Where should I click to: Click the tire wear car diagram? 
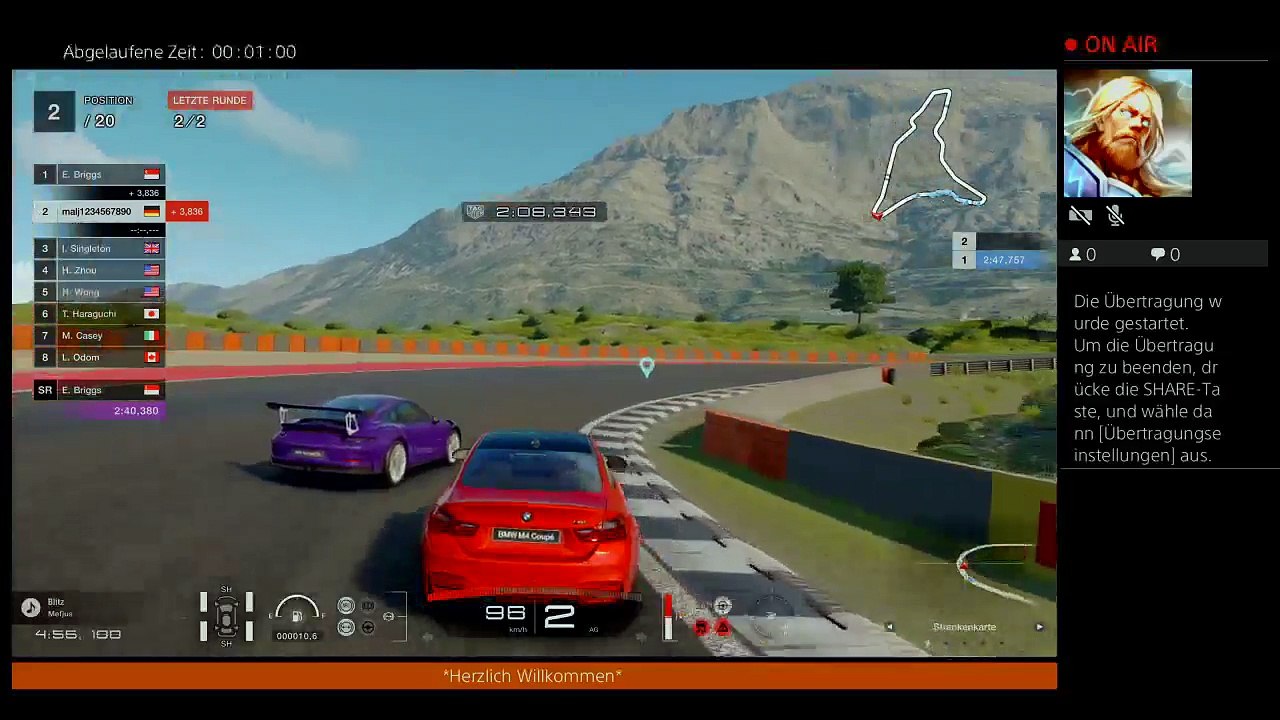(x=226, y=615)
